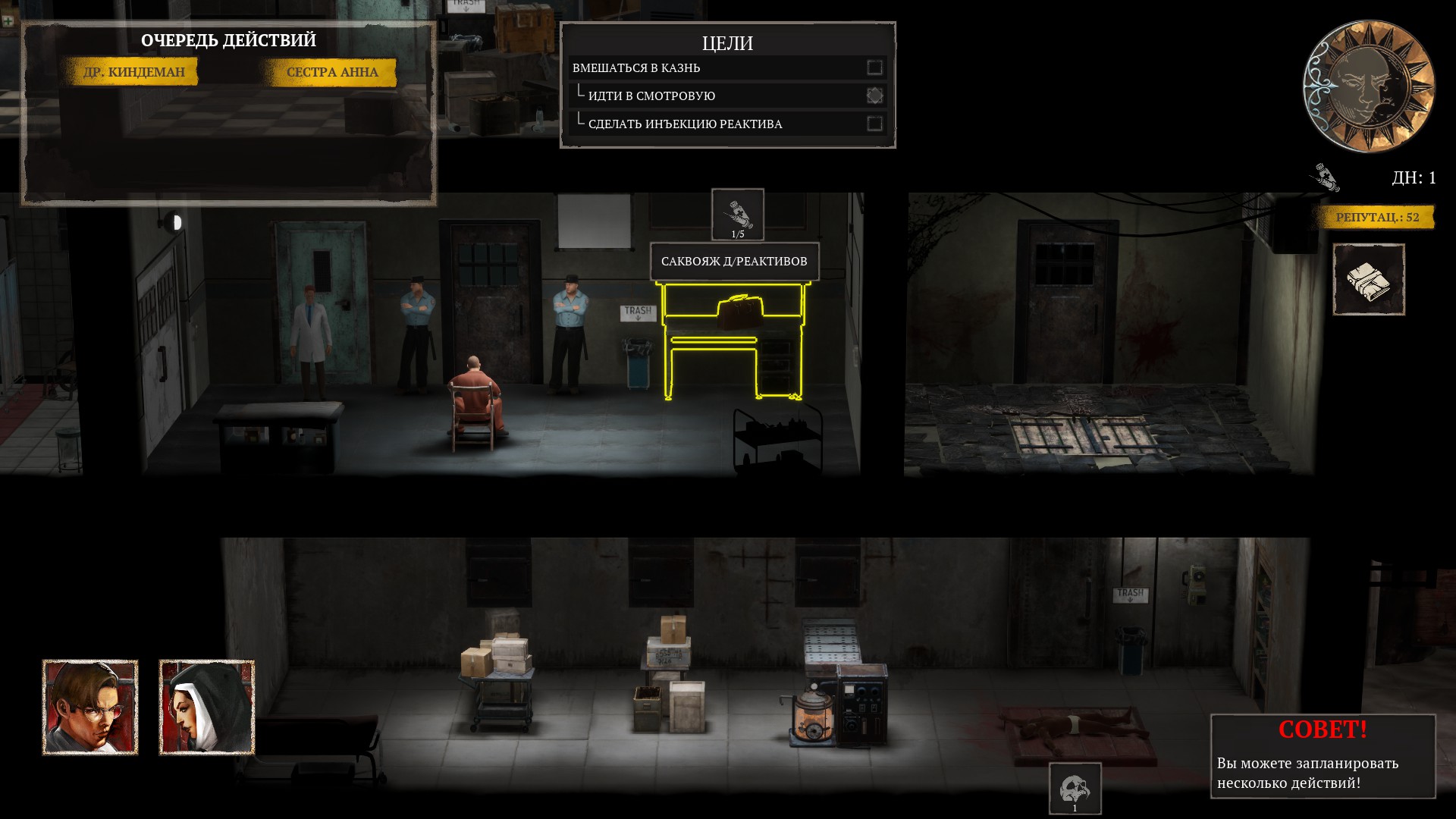Click the small syringe icon near day counter
This screenshot has height=819, width=1456.
coord(1325,177)
